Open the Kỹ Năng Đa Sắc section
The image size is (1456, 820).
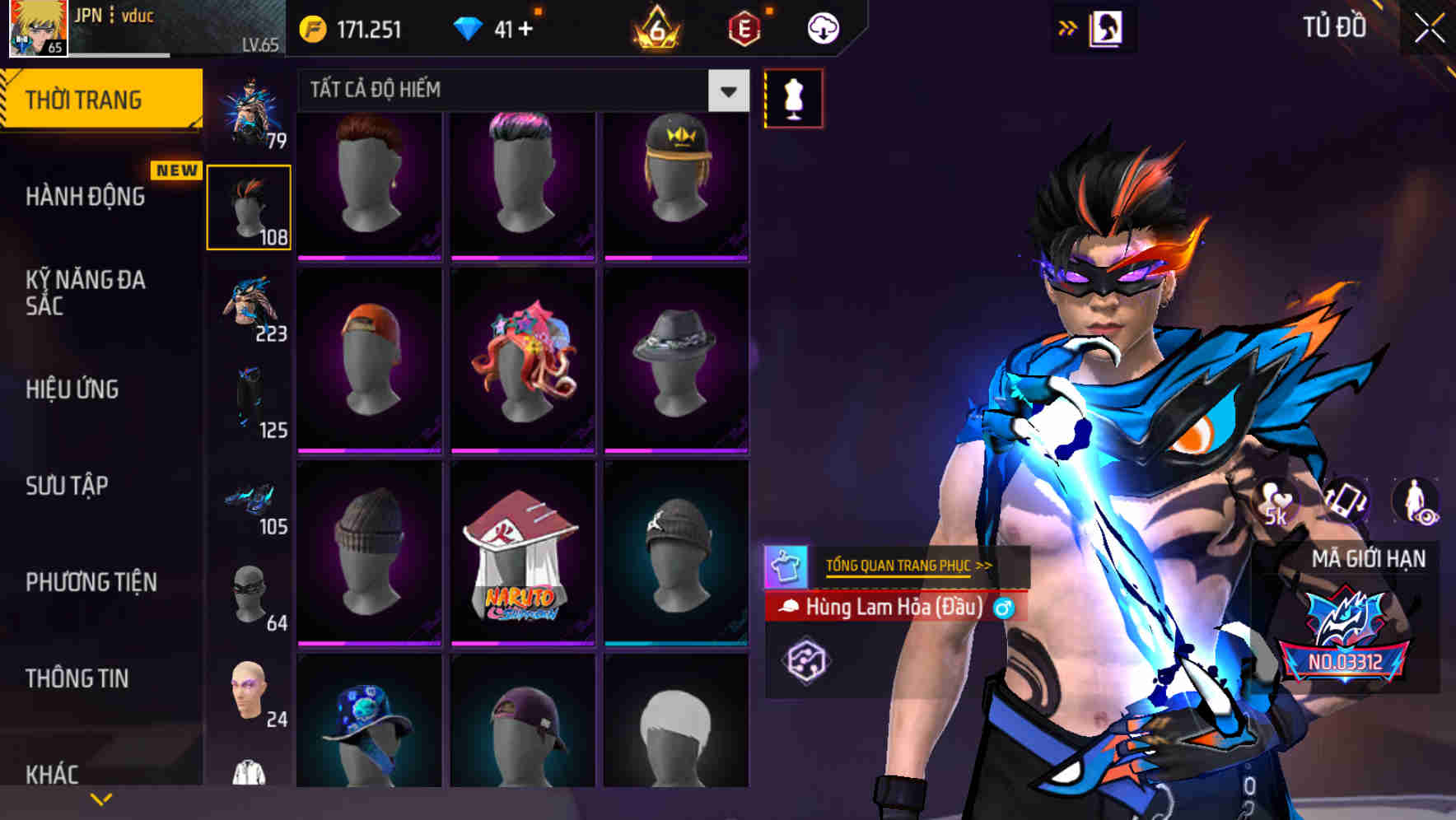(86, 292)
